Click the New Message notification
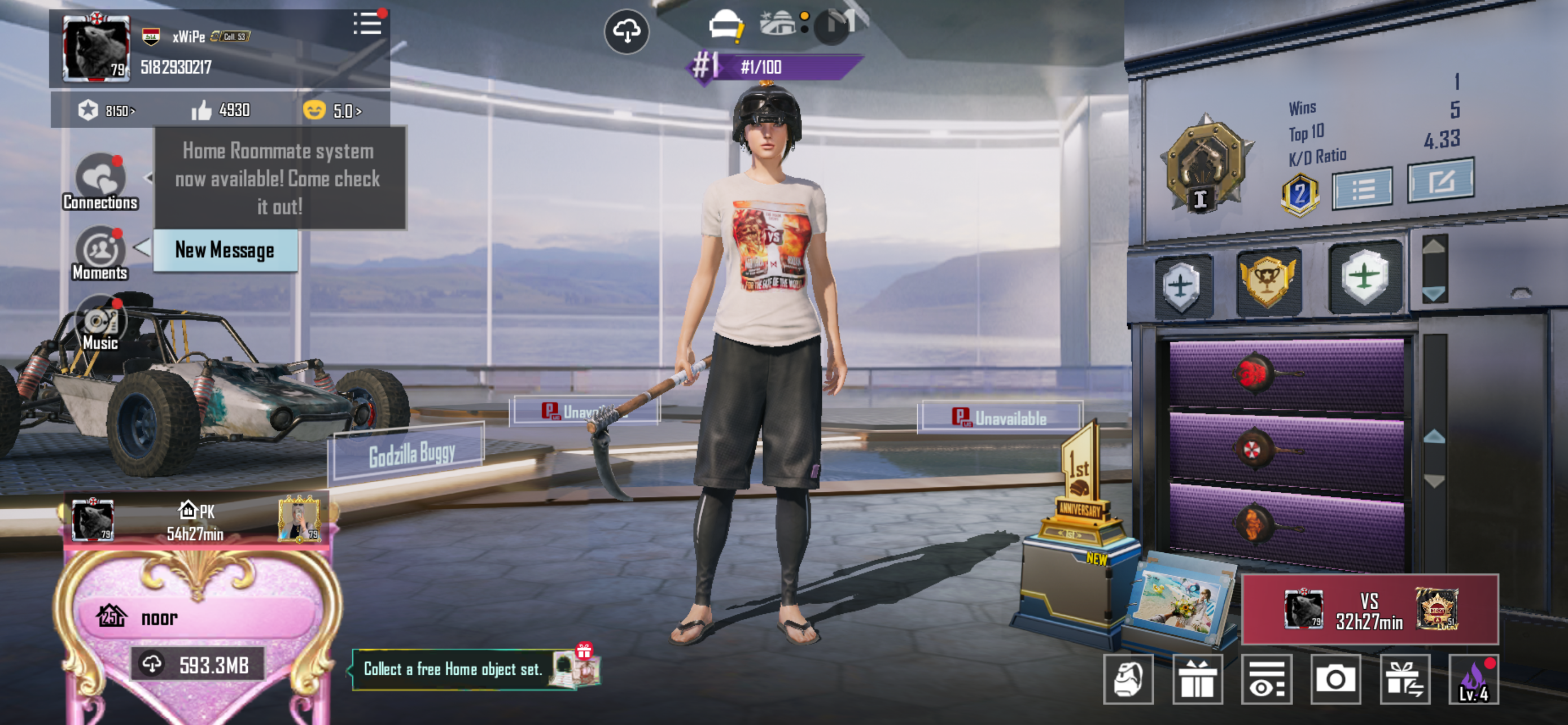This screenshot has width=1568, height=725. 225,250
